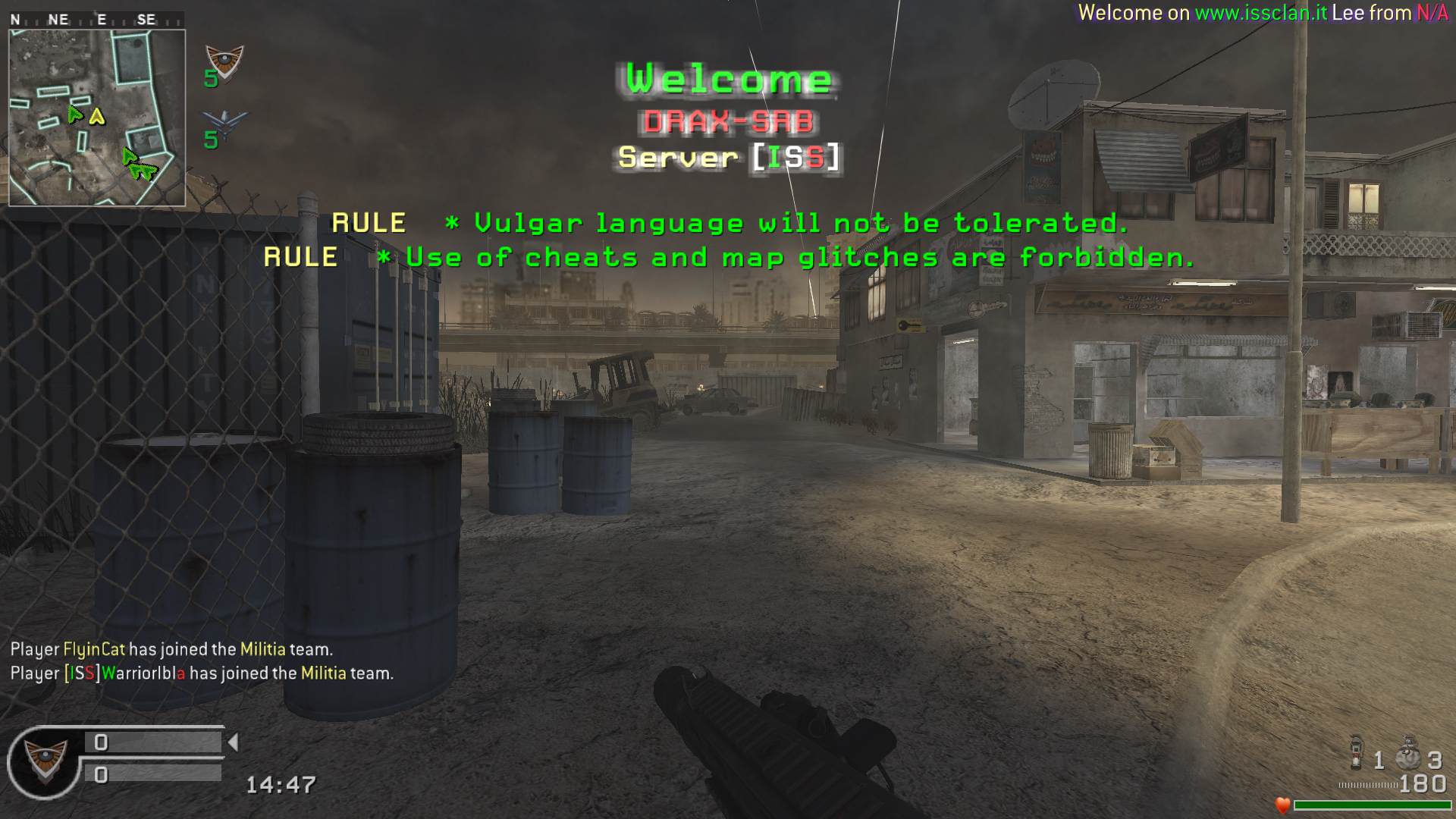
Task: Open the www.issclan.it link in the welcome banner
Action: pyautogui.click(x=1260, y=13)
